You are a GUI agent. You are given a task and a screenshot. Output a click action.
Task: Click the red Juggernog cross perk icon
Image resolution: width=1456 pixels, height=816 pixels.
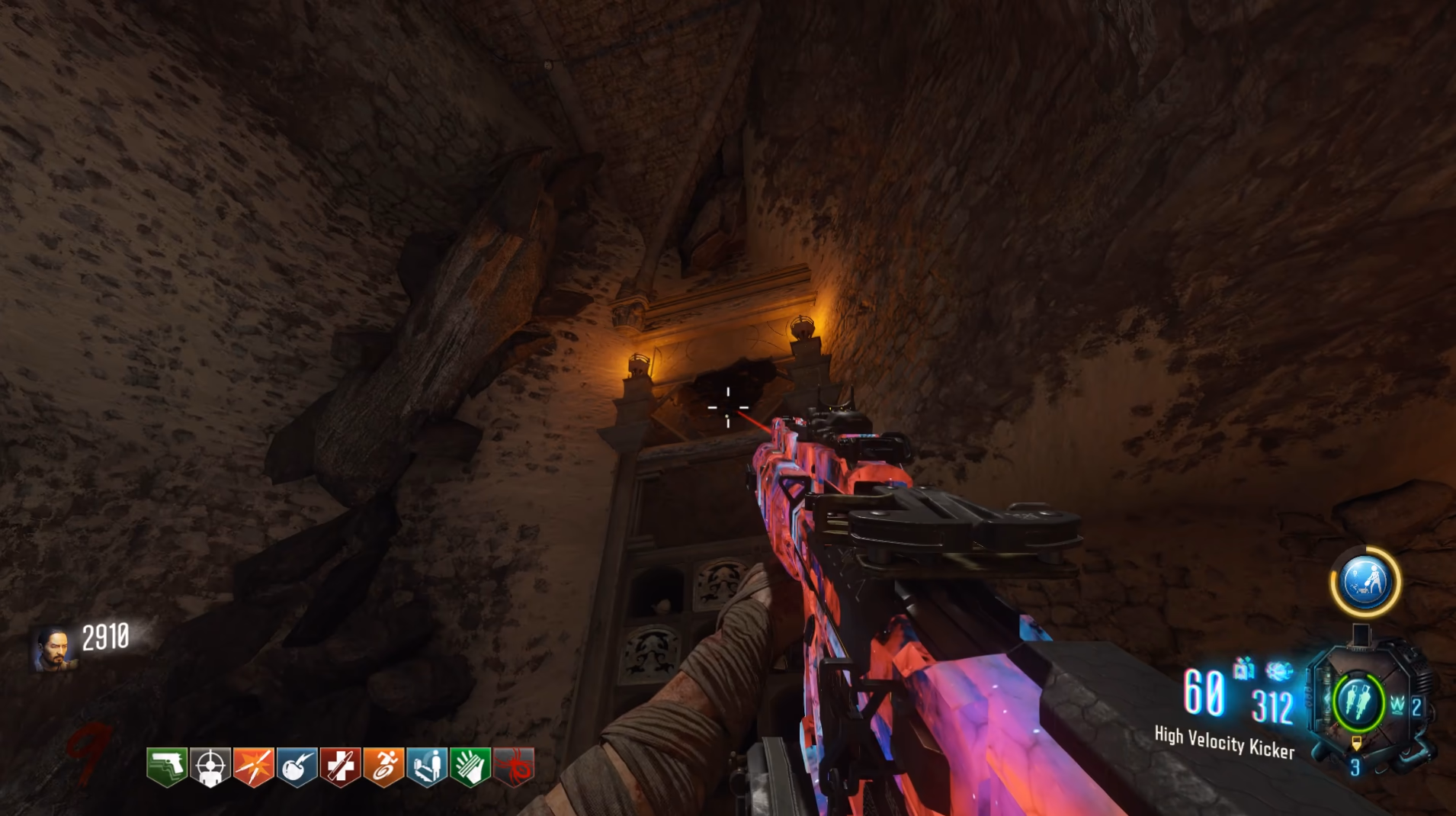point(340,766)
